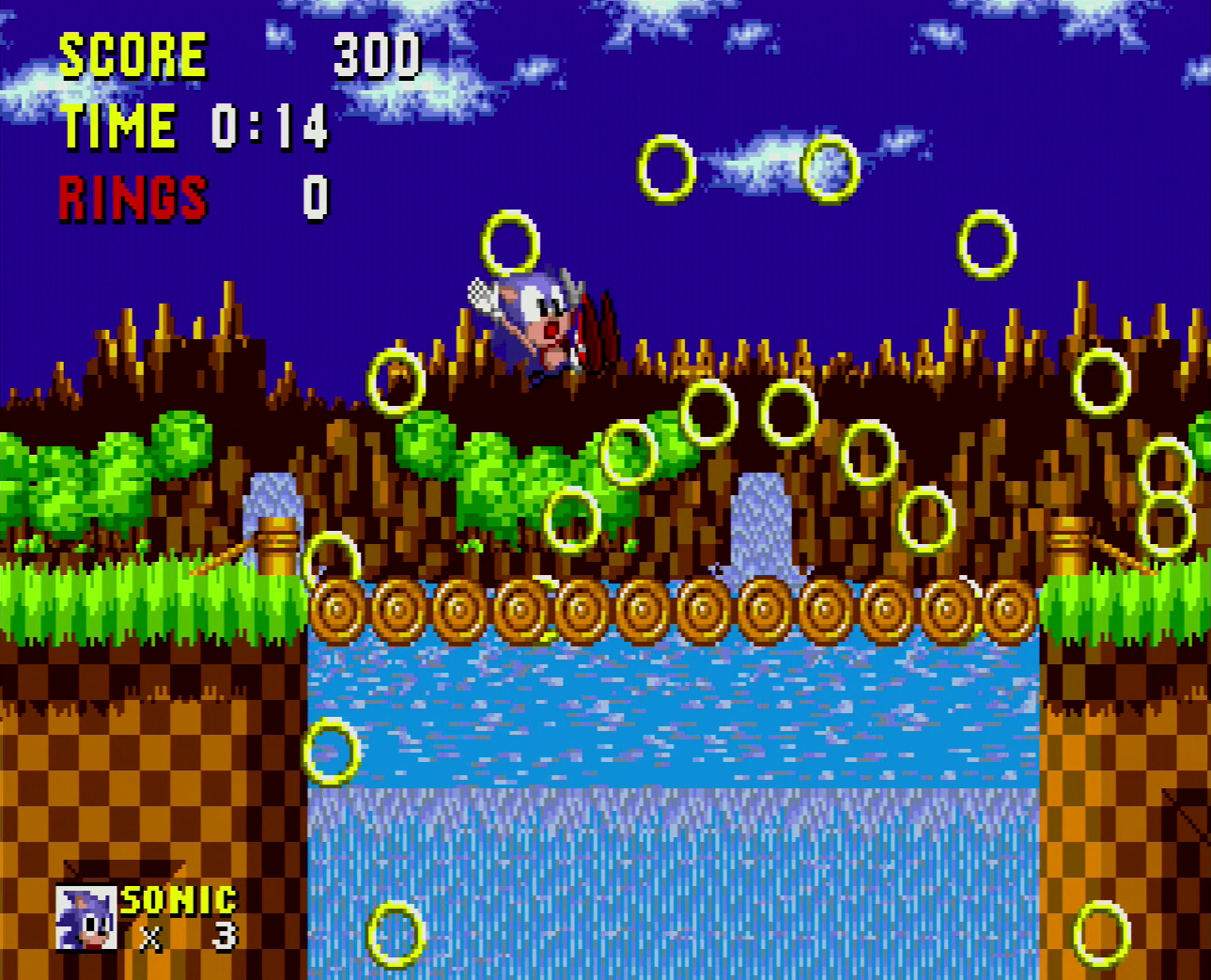Click the ring directly above Sonic's head
Screen dimensions: 1211x980
tap(510, 242)
